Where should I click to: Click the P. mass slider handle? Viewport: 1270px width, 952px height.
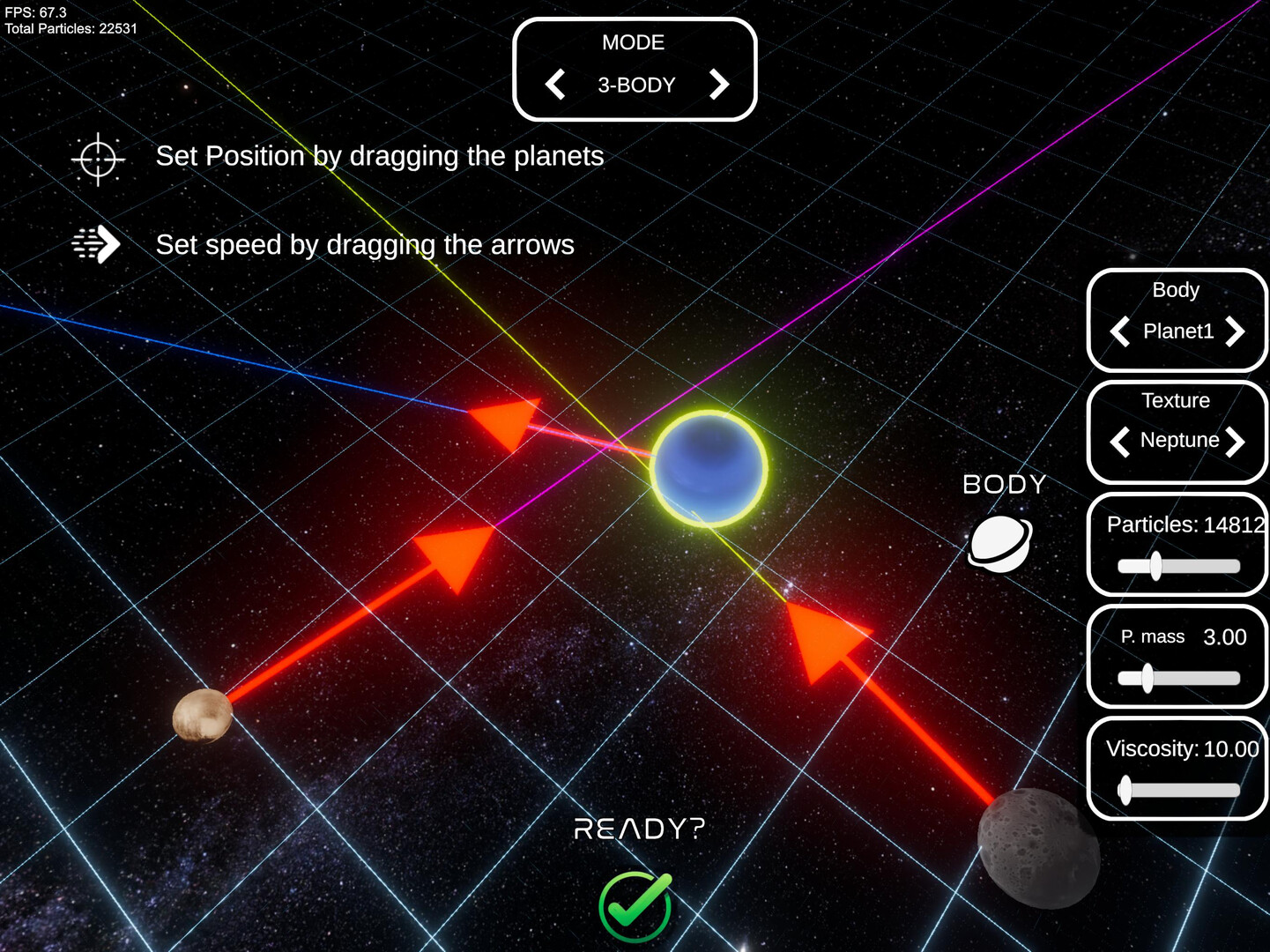pos(1147,678)
